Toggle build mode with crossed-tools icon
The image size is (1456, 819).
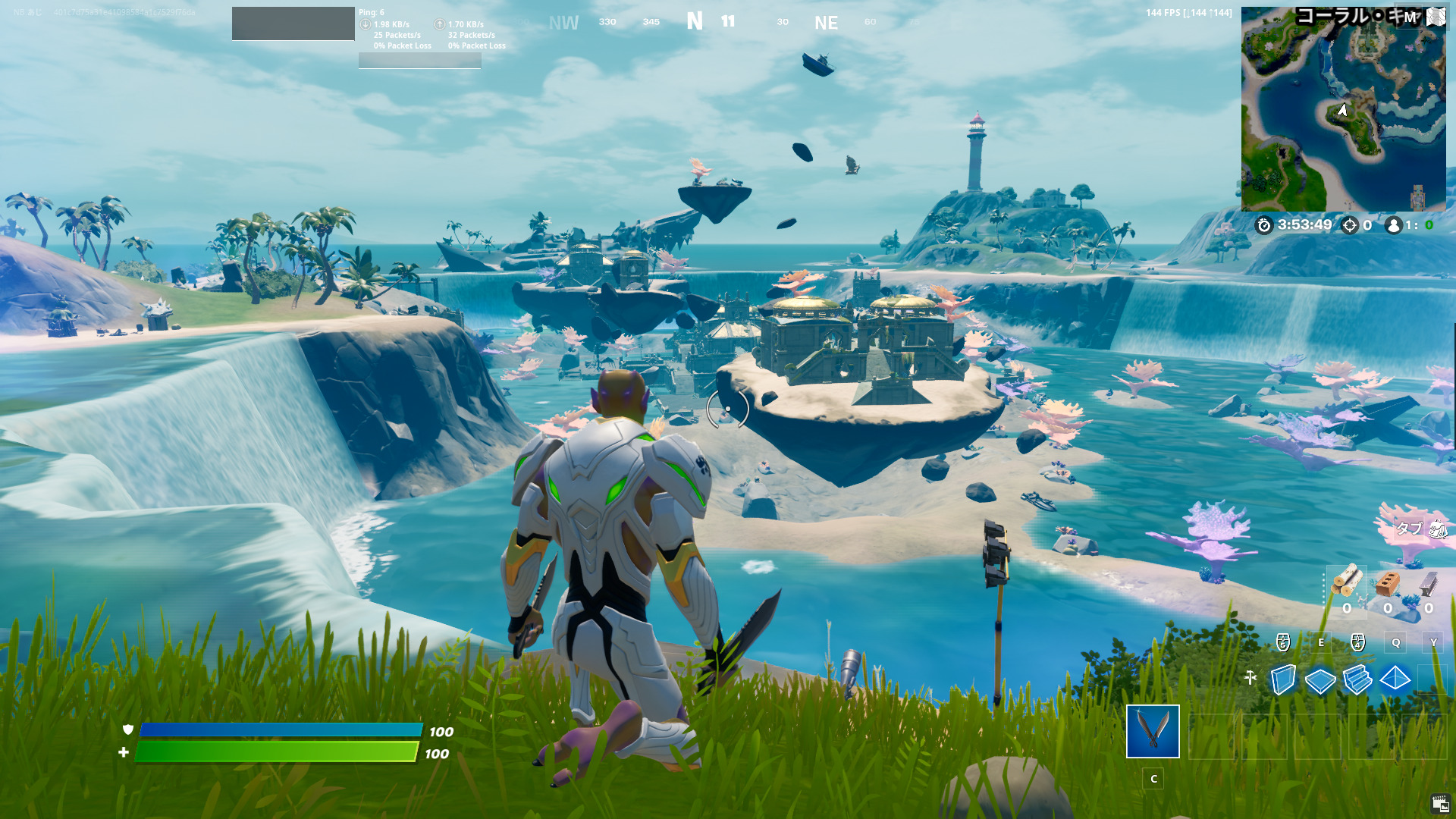point(1250,678)
